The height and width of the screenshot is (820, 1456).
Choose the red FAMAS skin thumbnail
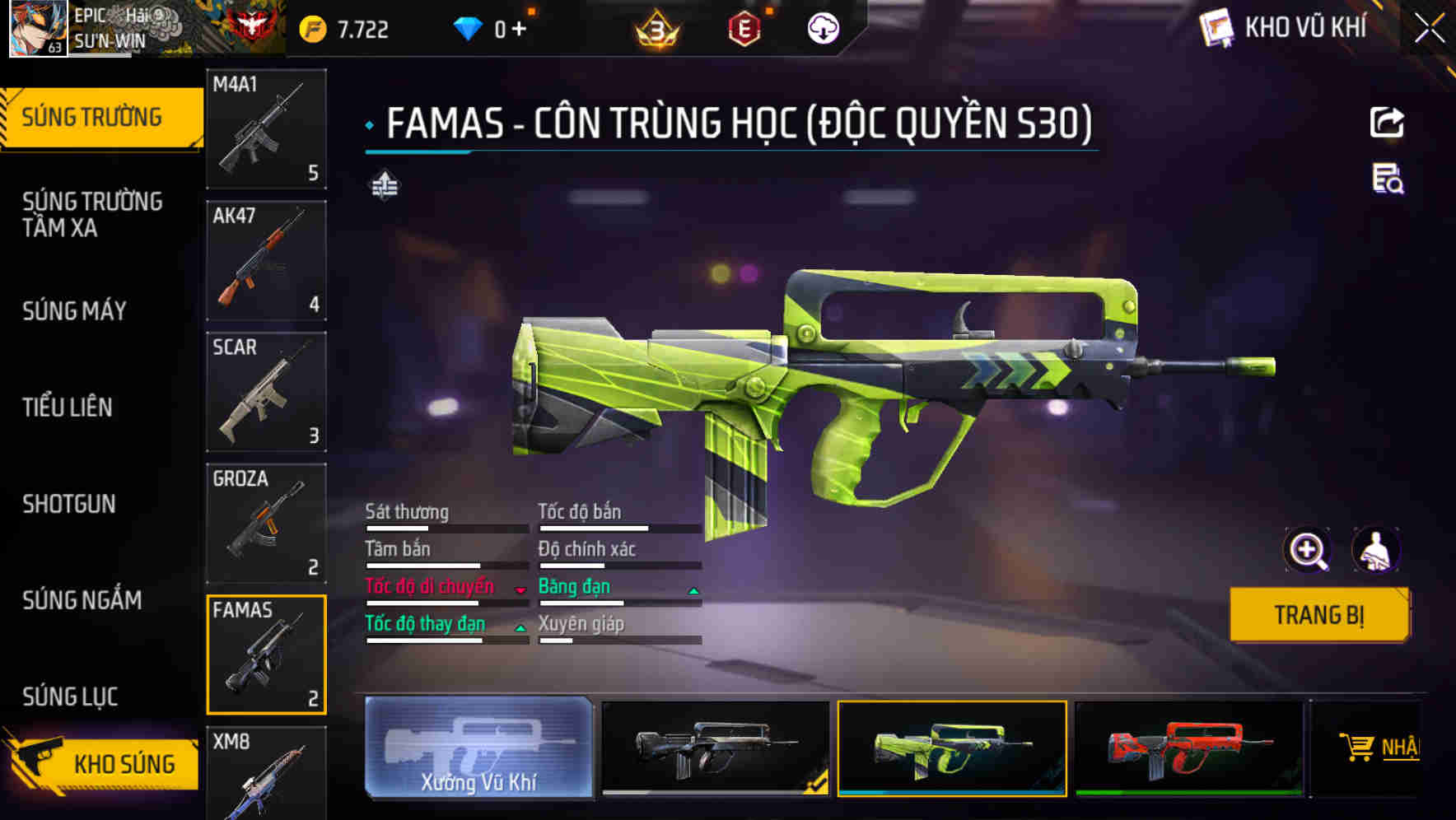[x=1188, y=748]
